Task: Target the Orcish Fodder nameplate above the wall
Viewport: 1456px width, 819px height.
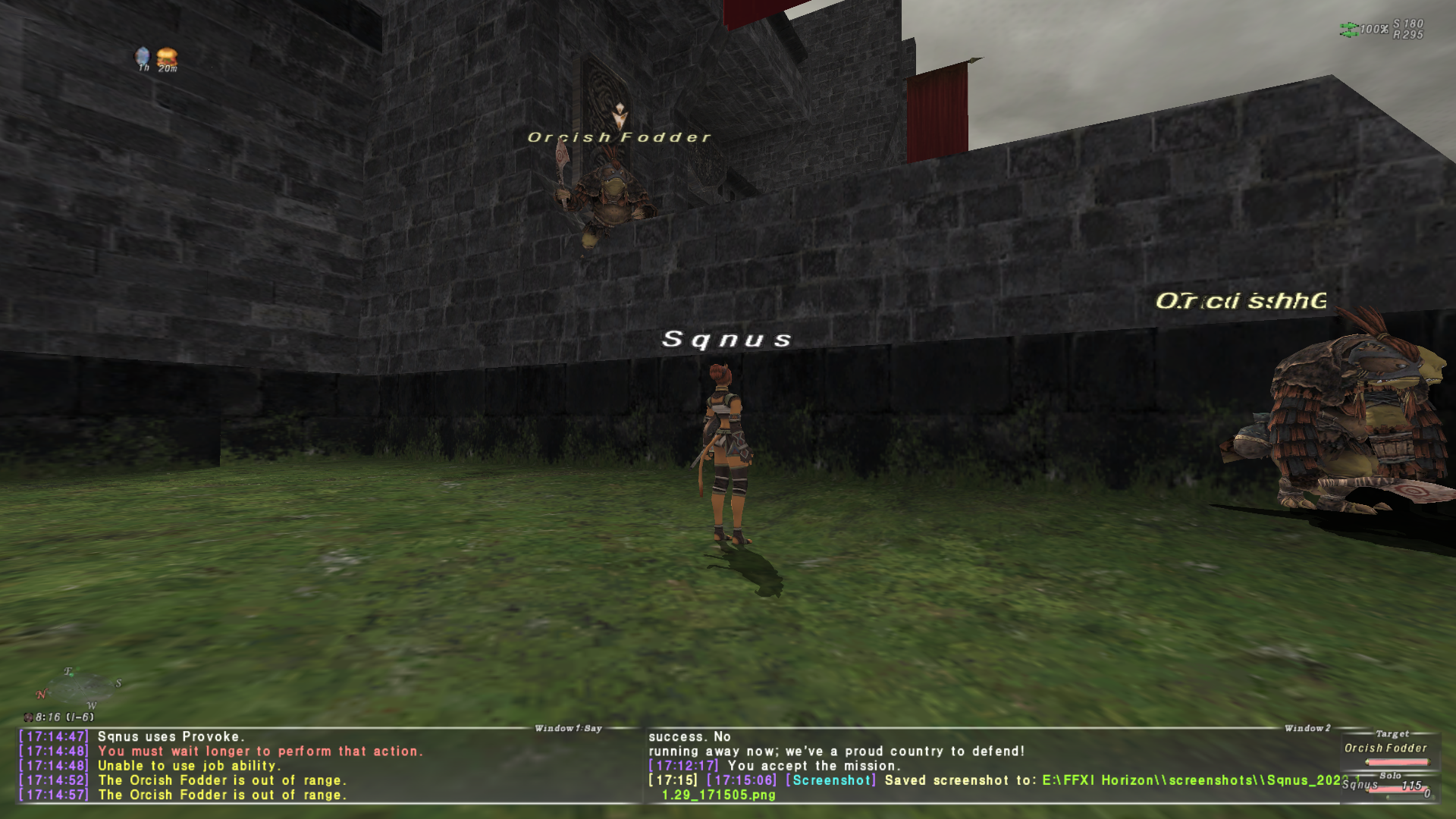Action: (x=618, y=138)
